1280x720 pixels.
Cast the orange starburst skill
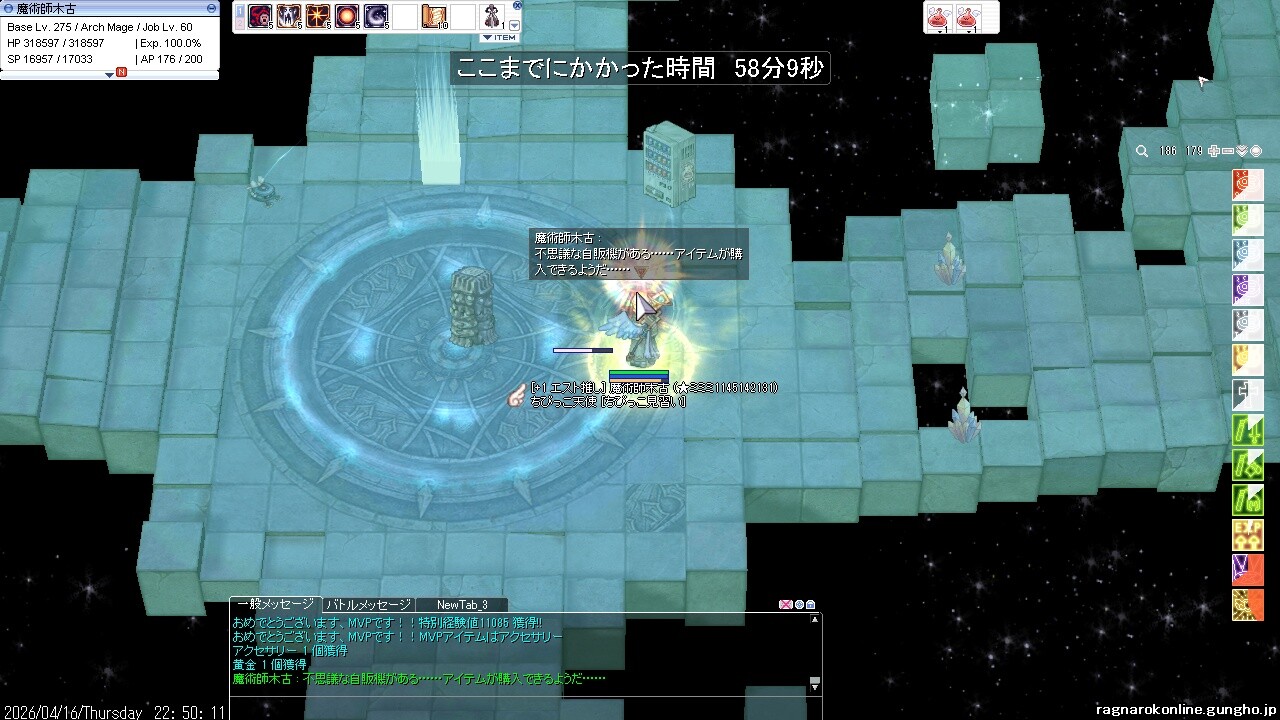[318, 17]
